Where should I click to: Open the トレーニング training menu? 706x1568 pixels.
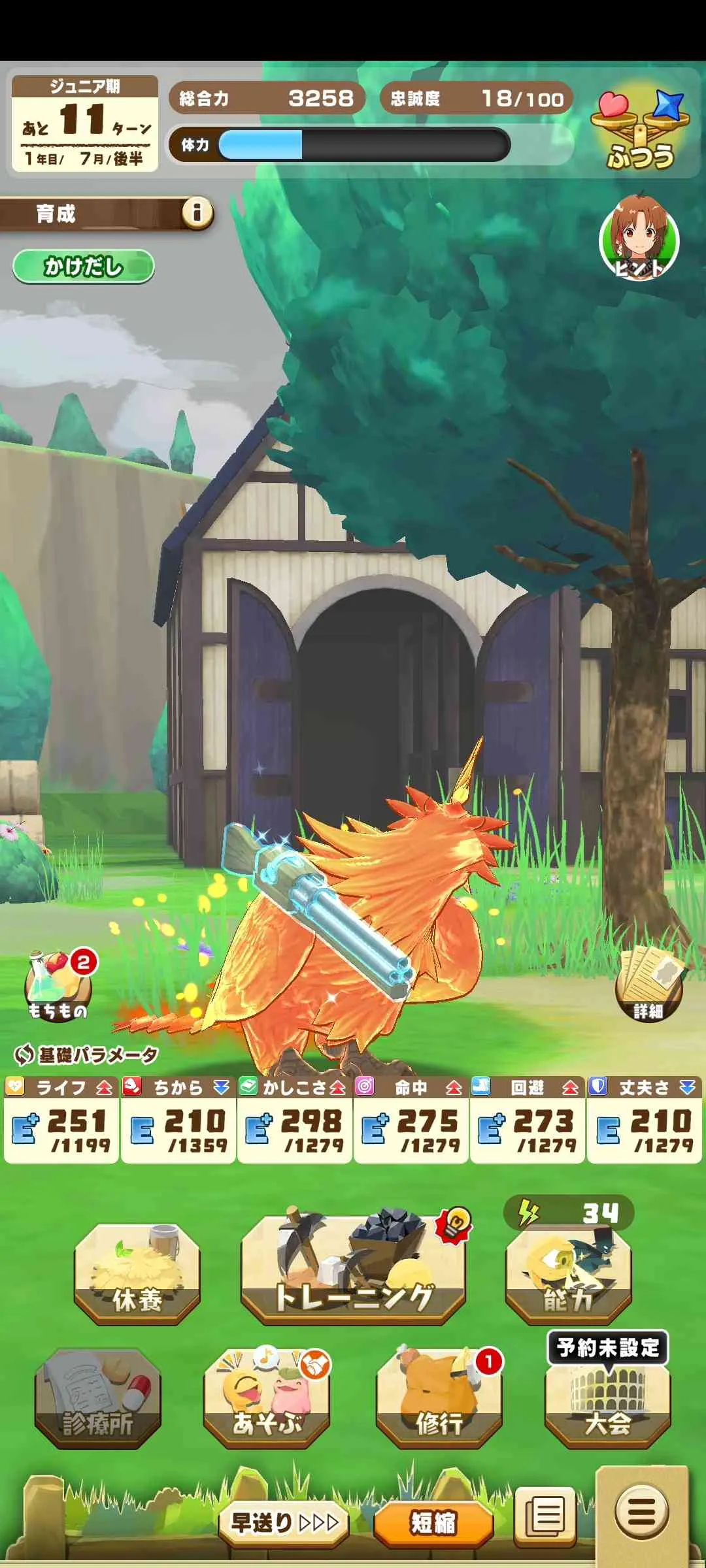[353, 1271]
